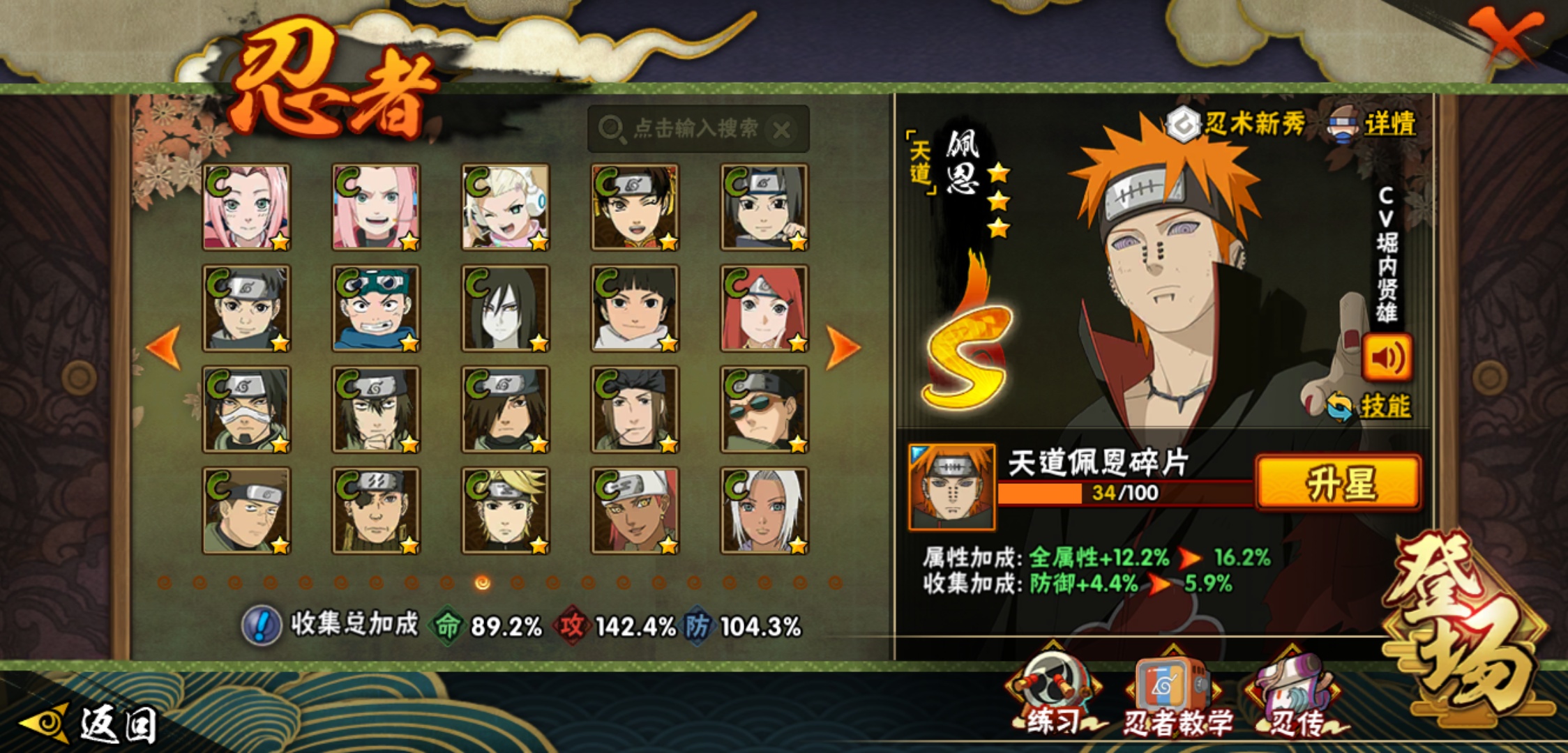Return with the 返回 back button
Viewport: 1568px width, 753px height.
91,724
